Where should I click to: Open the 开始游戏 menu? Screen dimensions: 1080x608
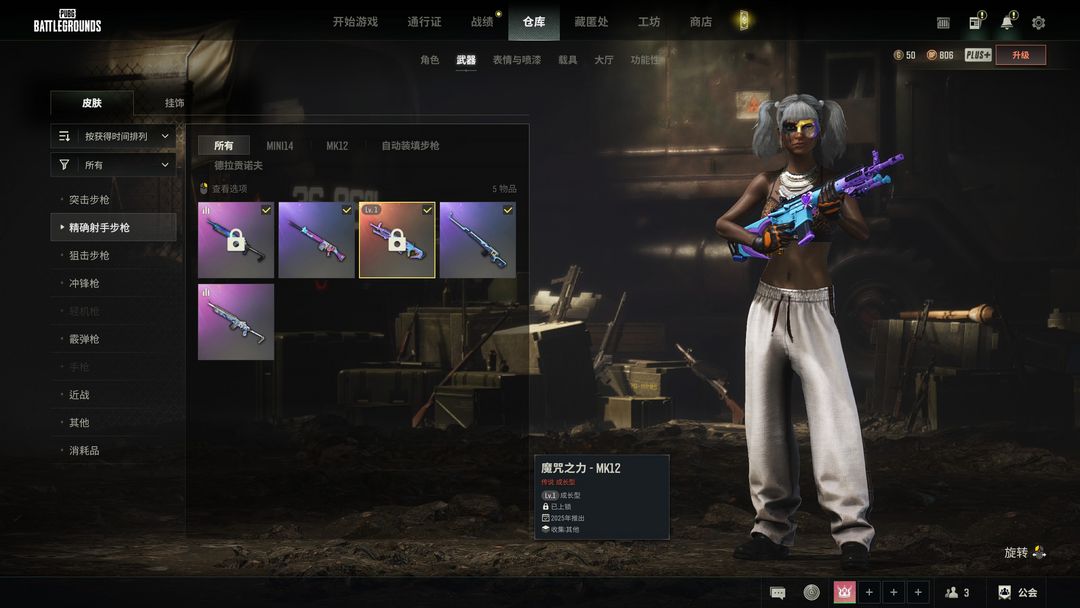point(355,22)
